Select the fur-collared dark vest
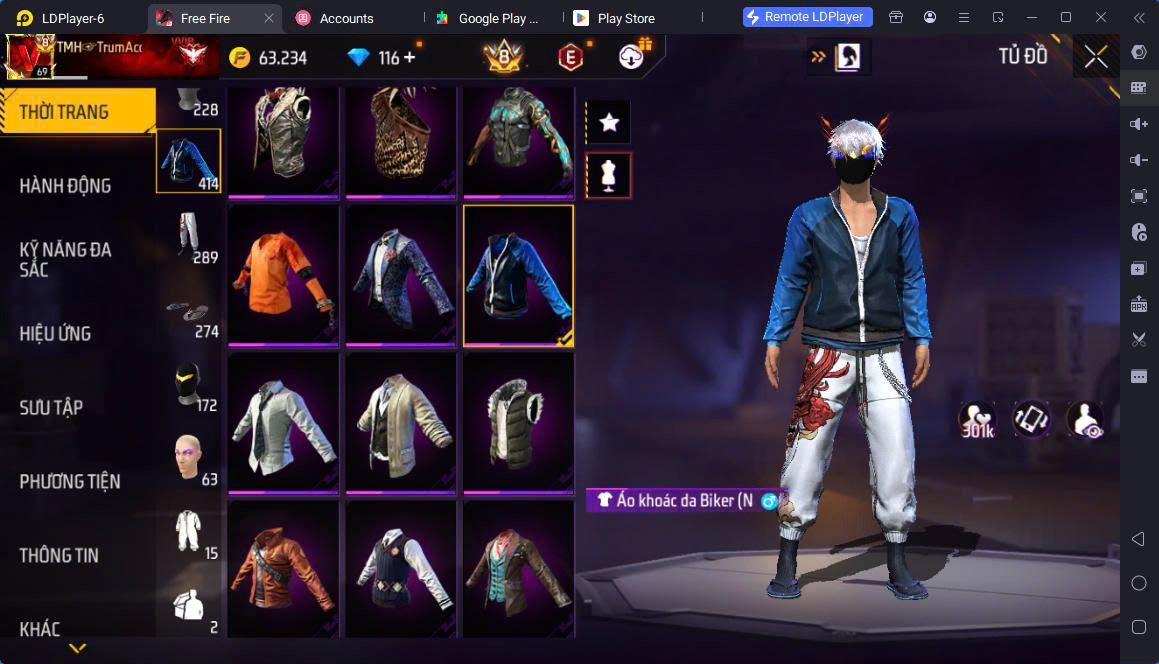Image resolution: width=1159 pixels, height=664 pixels. click(x=518, y=420)
